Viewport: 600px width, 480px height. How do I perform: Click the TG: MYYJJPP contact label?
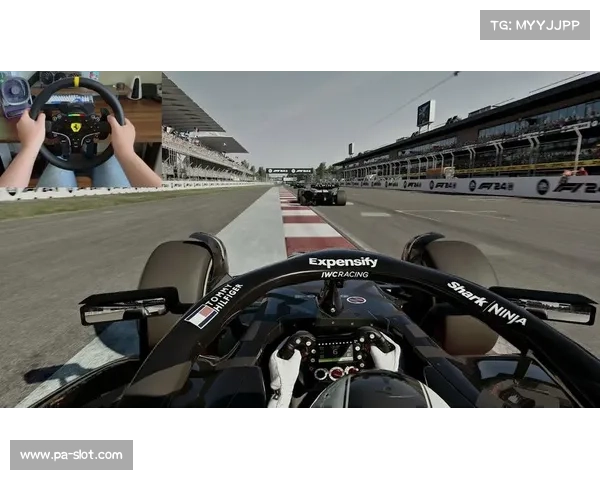click(535, 24)
